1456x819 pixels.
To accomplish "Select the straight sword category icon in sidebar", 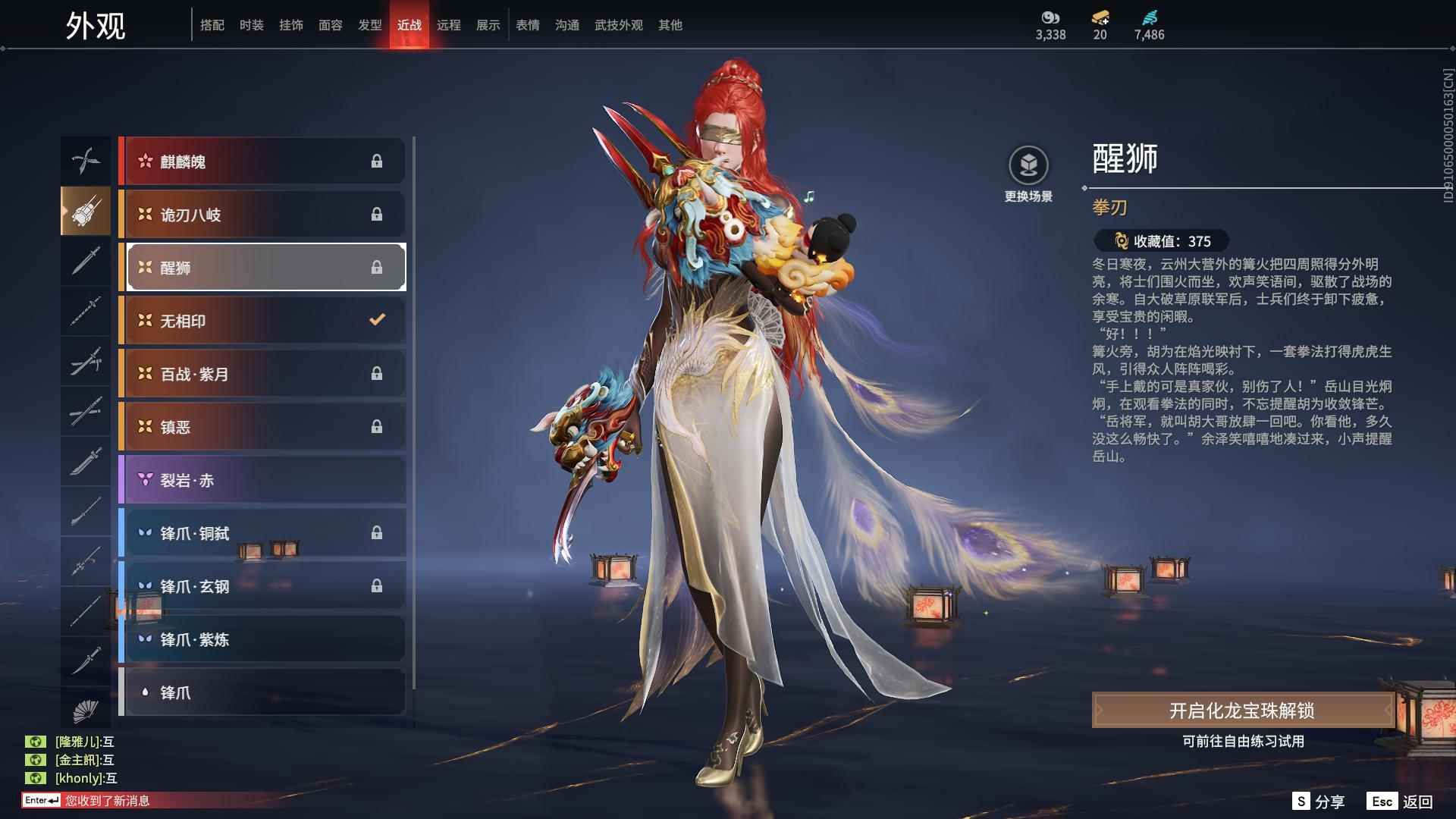I will [86, 262].
